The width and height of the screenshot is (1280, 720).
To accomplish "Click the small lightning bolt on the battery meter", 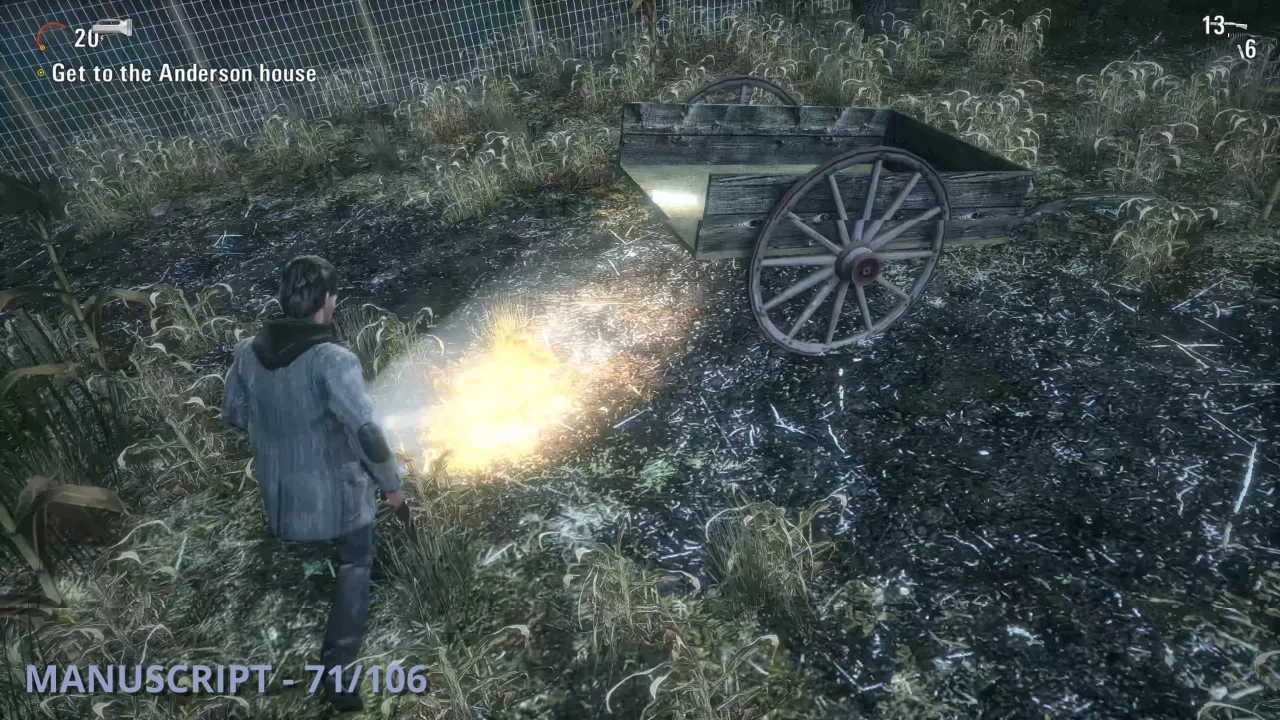I will click(x=101, y=38).
